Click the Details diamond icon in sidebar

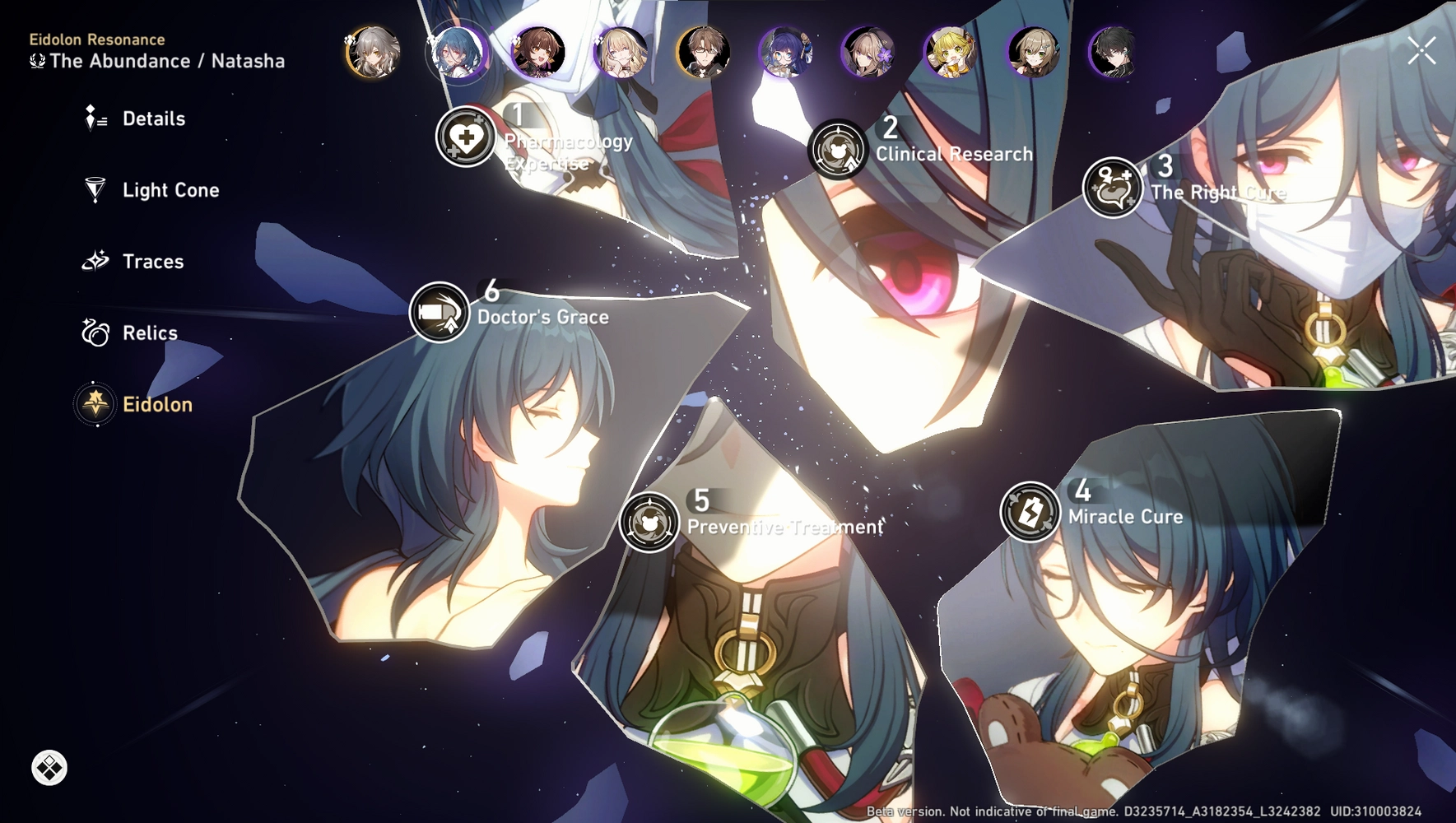(x=95, y=118)
